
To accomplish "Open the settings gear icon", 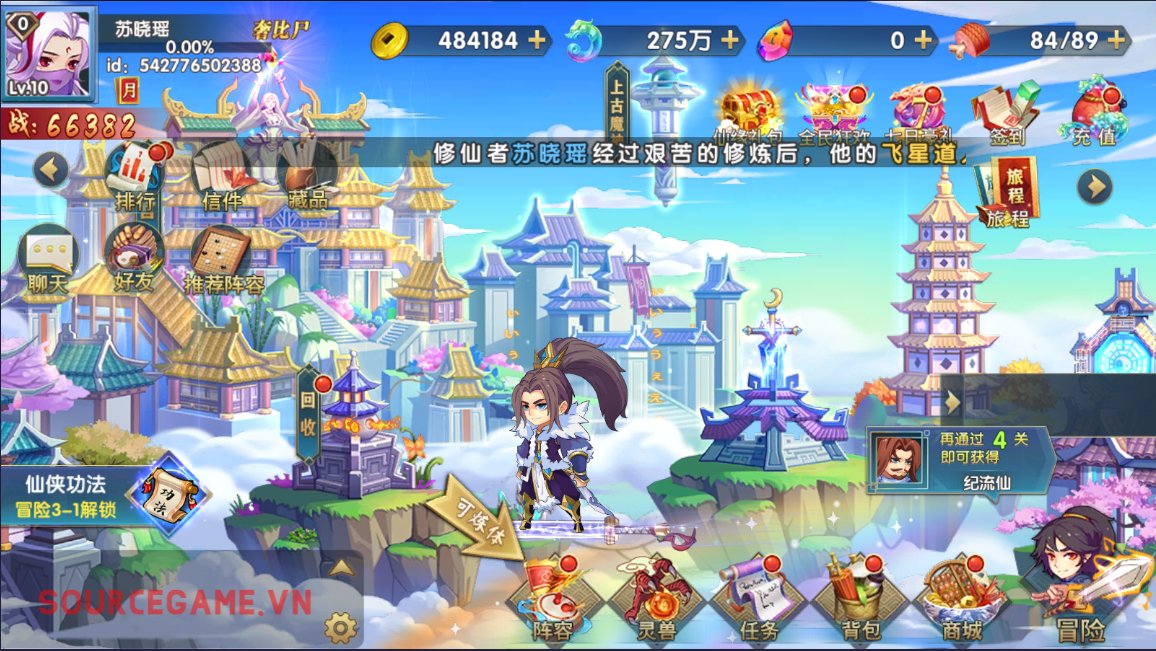I will pos(341,627).
